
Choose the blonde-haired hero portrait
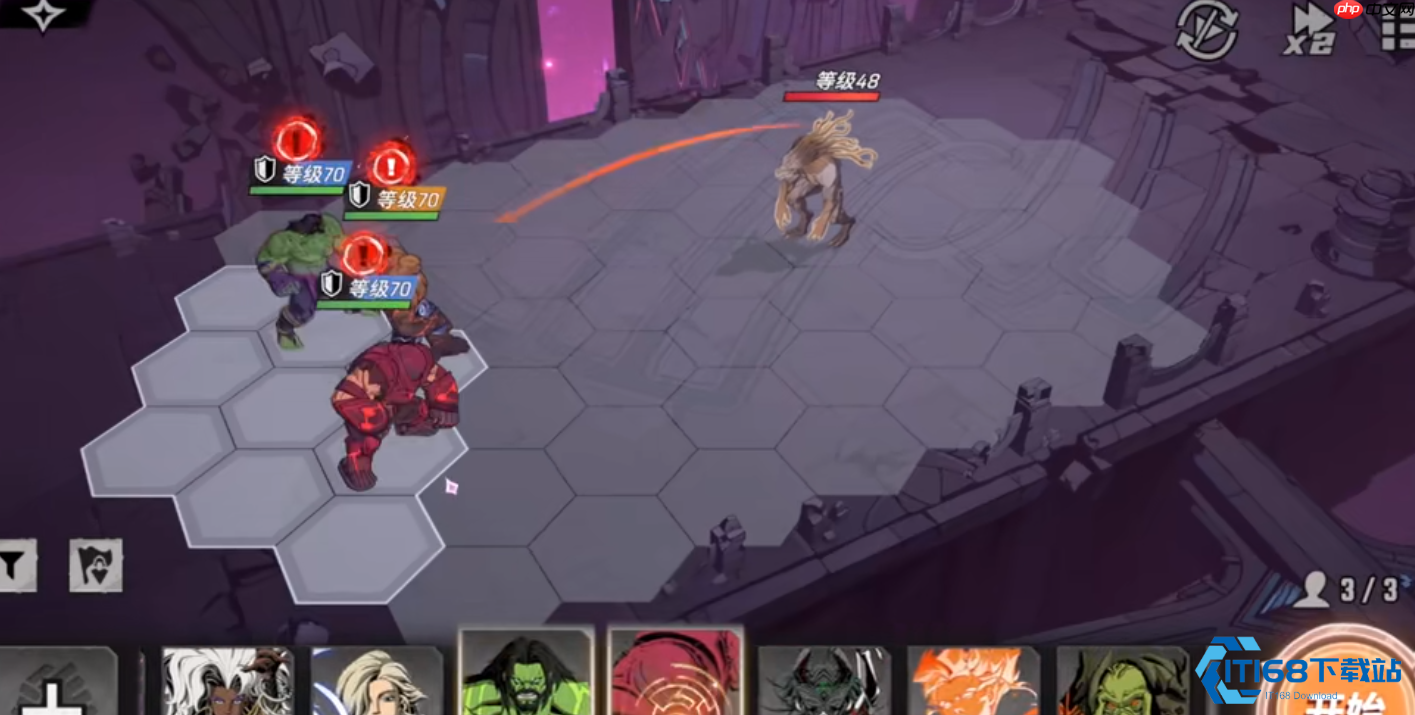tap(377, 680)
